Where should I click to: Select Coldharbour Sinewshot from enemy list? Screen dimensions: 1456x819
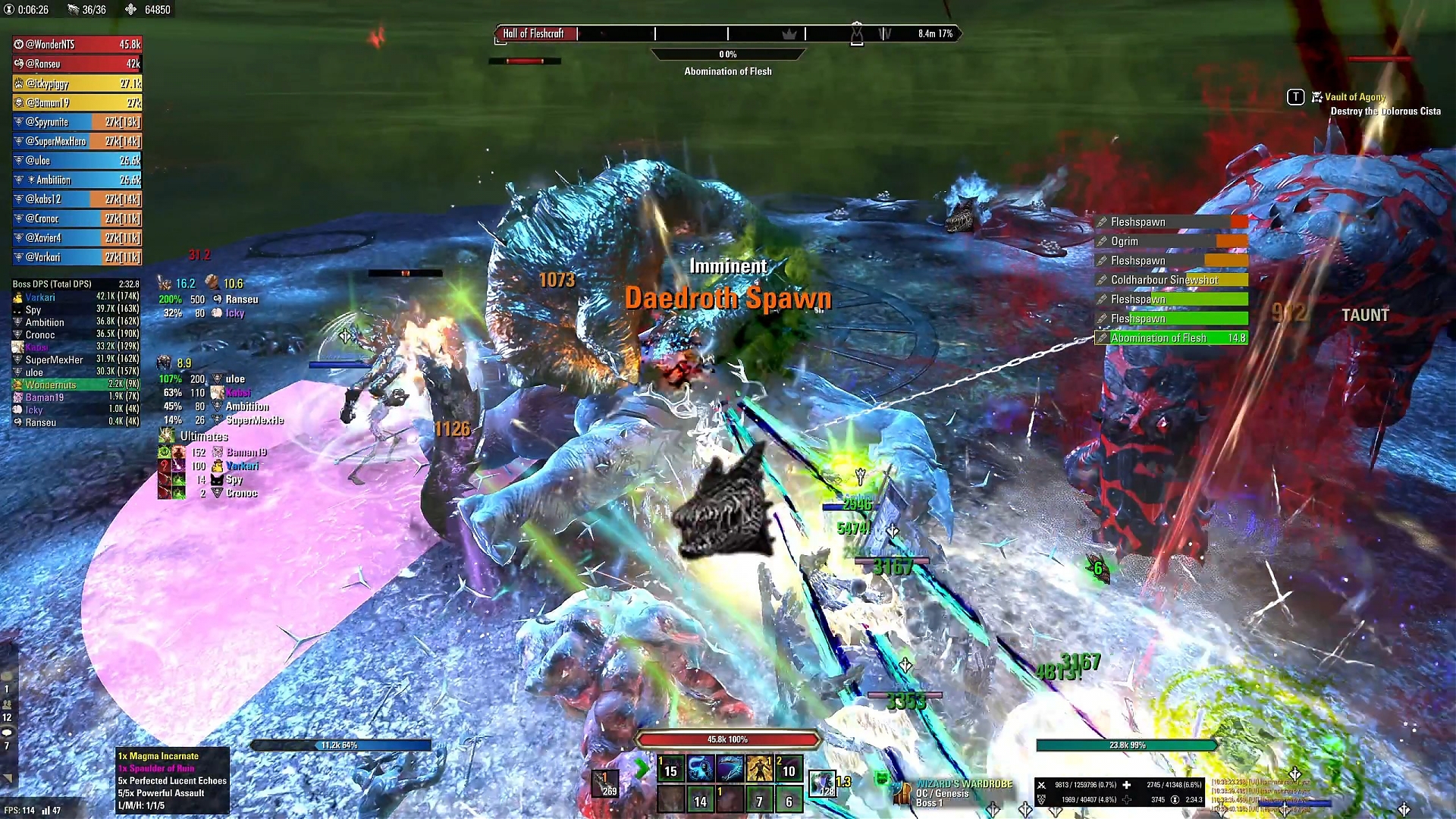click(1168, 280)
